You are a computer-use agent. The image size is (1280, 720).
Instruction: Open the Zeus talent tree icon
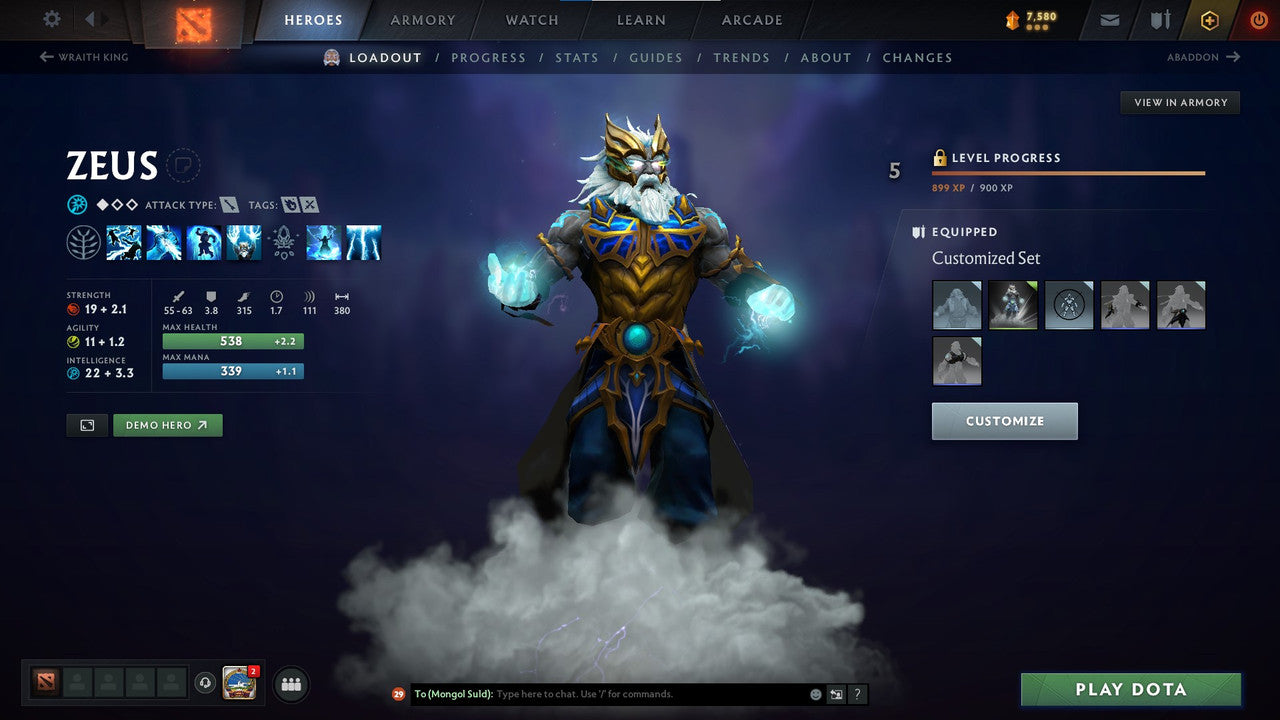pyautogui.click(x=84, y=242)
